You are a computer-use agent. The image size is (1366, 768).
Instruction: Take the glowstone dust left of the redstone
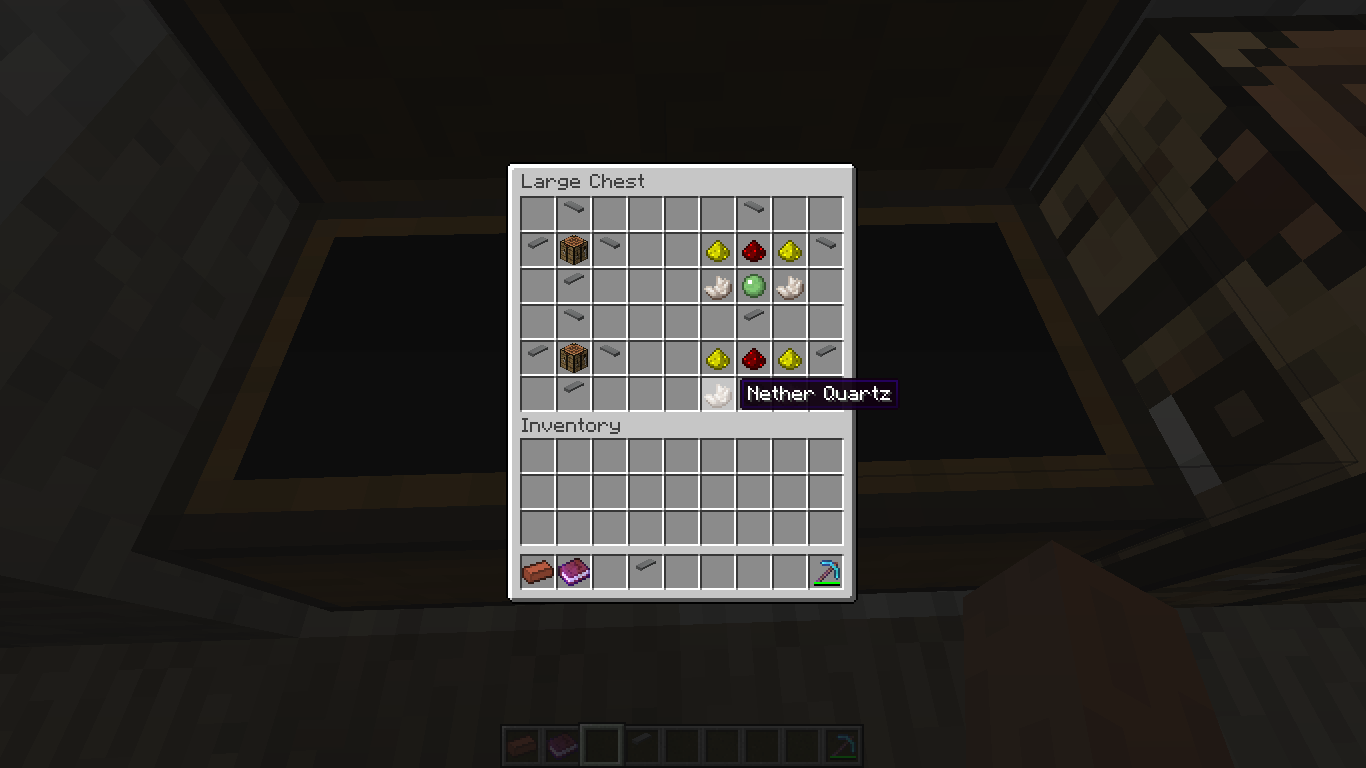(717, 250)
